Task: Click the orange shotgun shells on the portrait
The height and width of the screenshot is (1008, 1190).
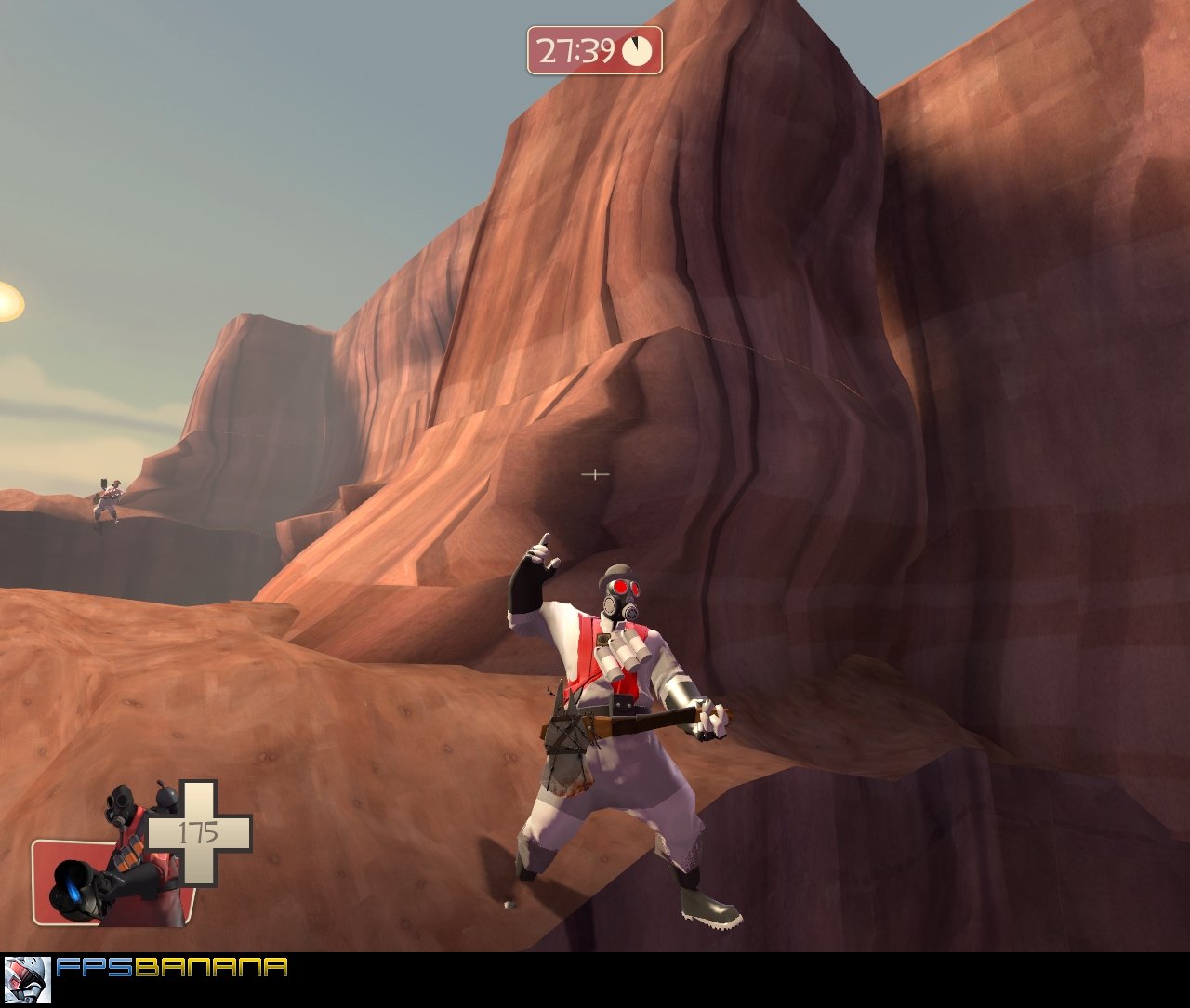Action: click(130, 855)
